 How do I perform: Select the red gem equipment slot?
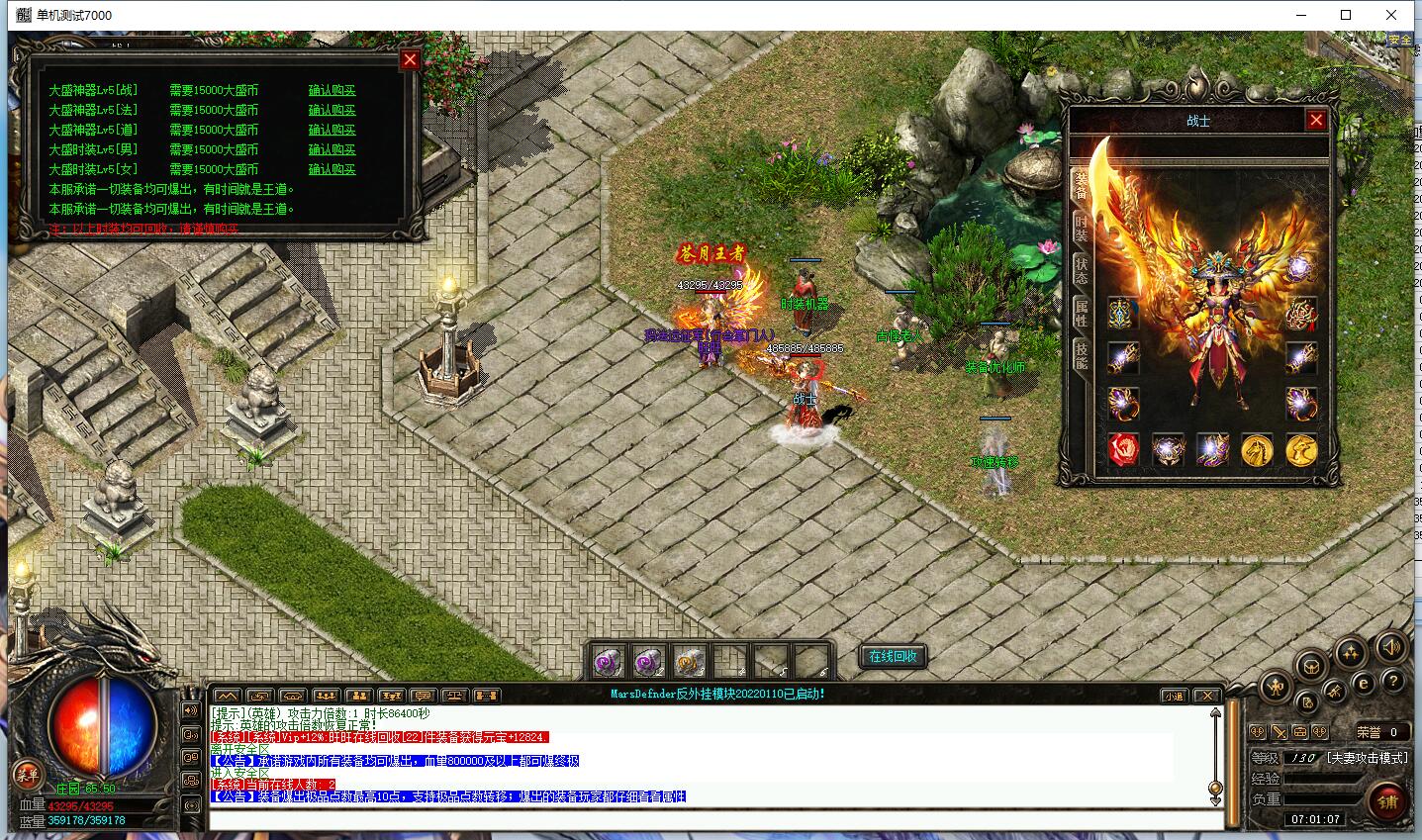pyautogui.click(x=1123, y=449)
